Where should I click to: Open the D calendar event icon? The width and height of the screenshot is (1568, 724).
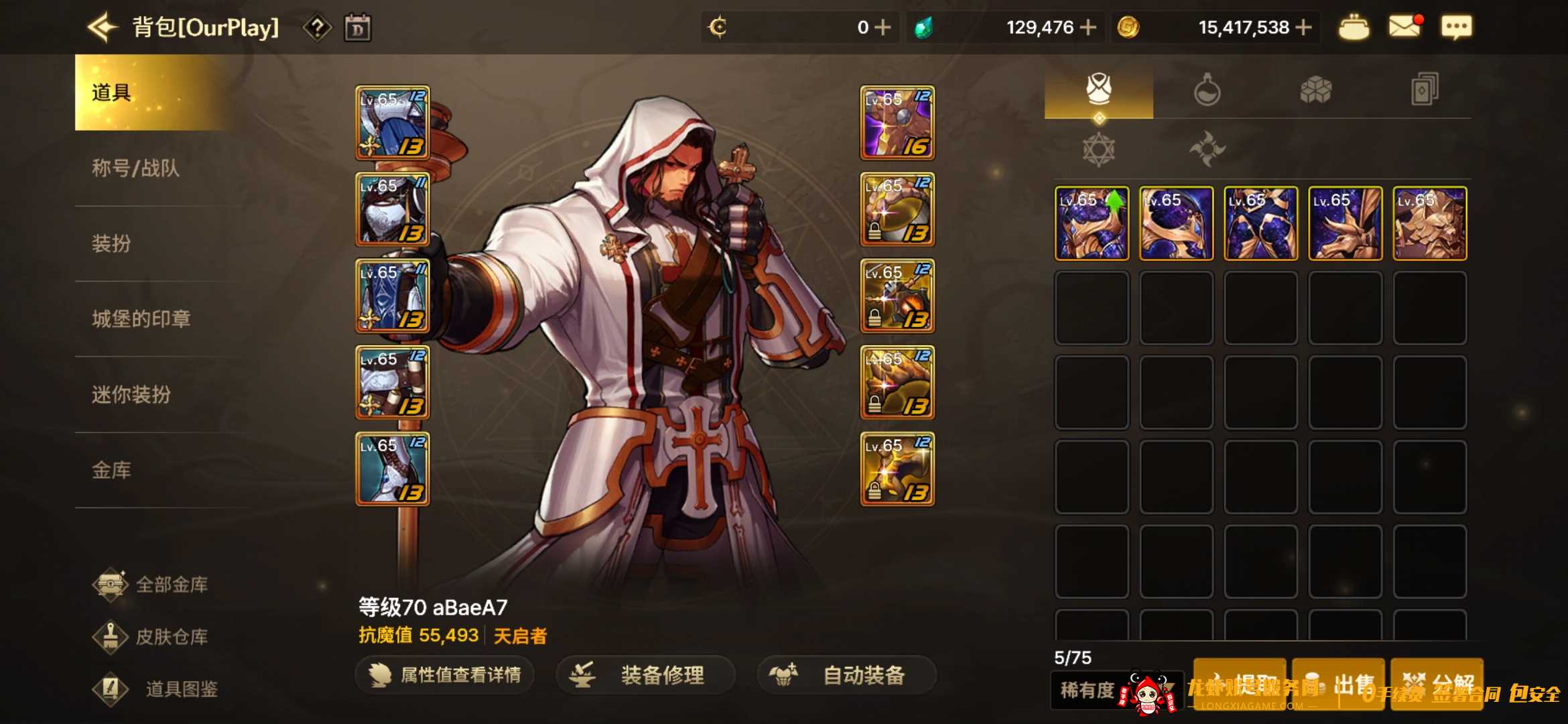pyautogui.click(x=358, y=27)
